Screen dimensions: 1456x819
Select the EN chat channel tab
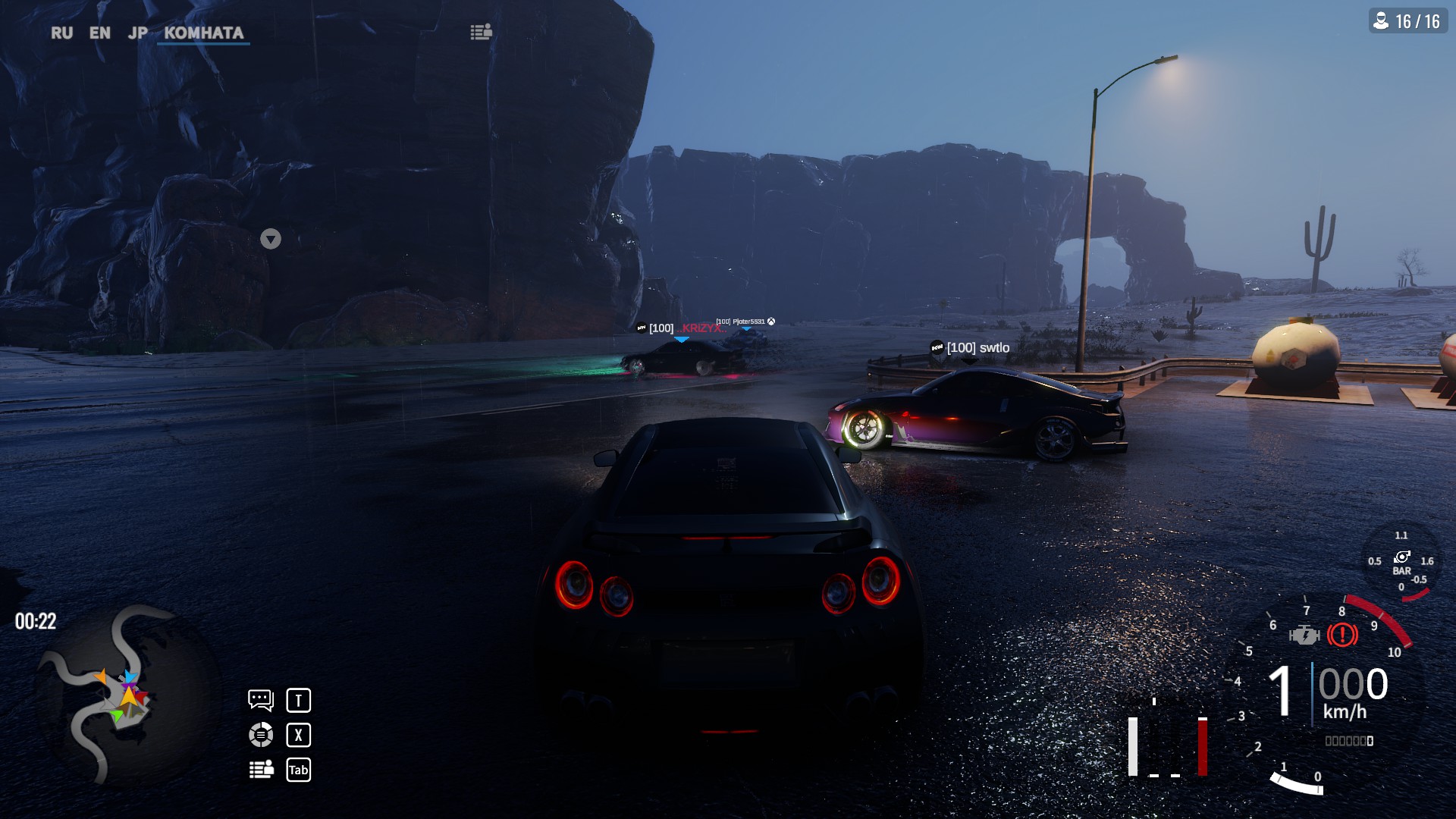point(99,33)
